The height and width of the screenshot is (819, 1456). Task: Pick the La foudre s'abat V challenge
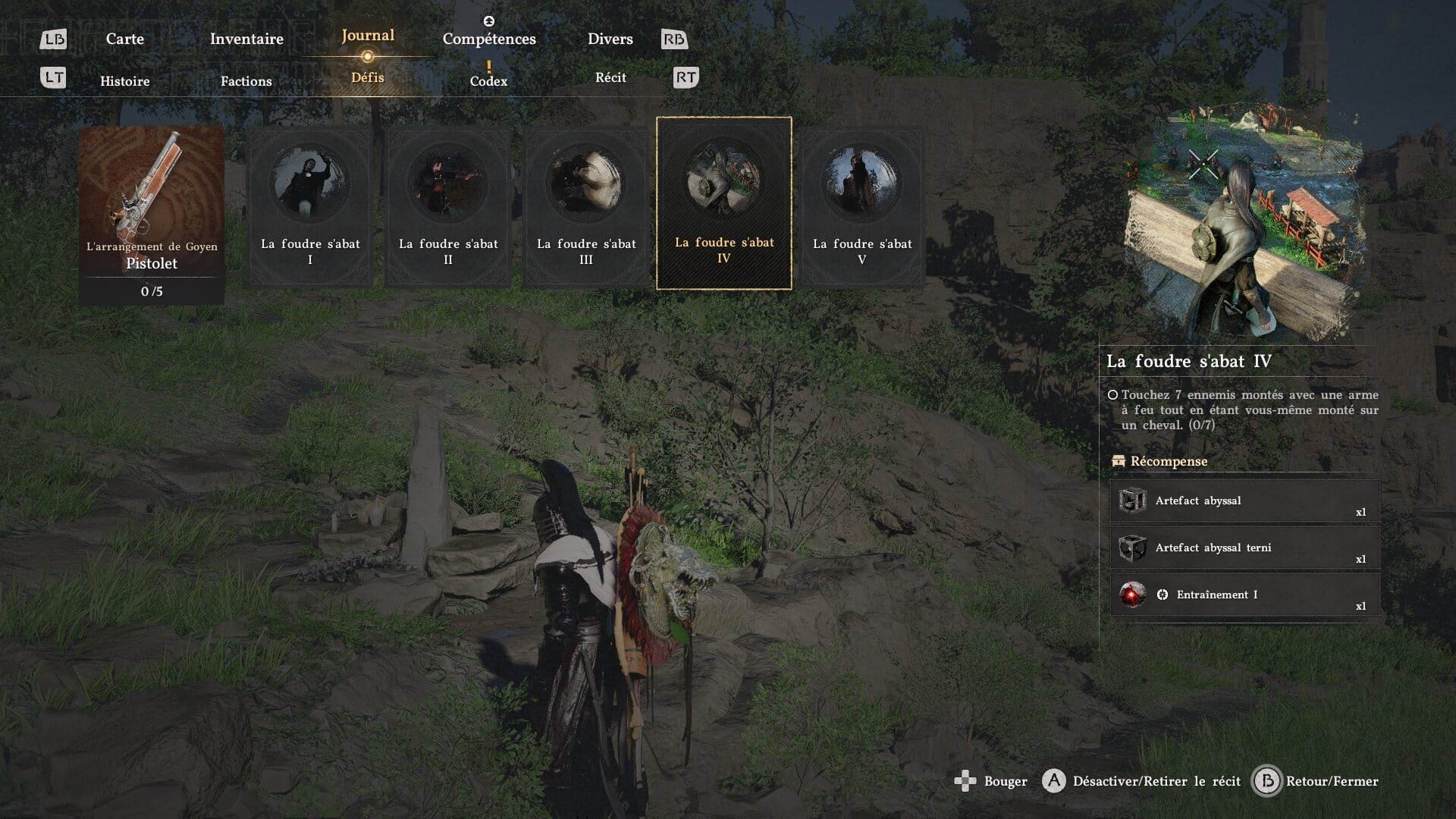pyautogui.click(x=862, y=206)
